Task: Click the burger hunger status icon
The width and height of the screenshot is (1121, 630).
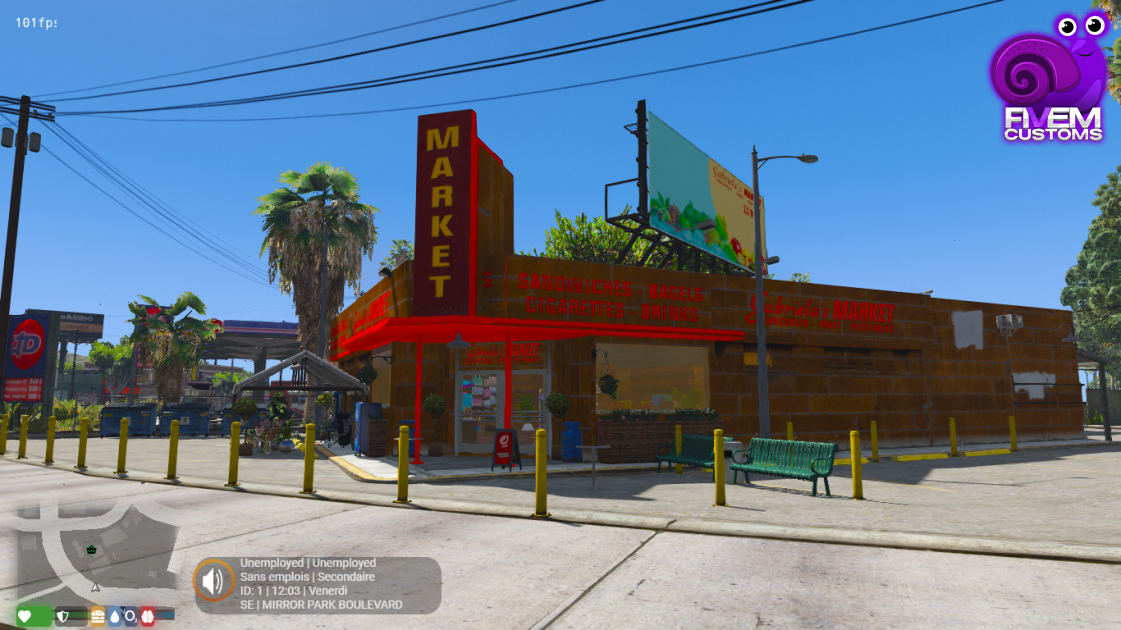Action: coord(98,616)
